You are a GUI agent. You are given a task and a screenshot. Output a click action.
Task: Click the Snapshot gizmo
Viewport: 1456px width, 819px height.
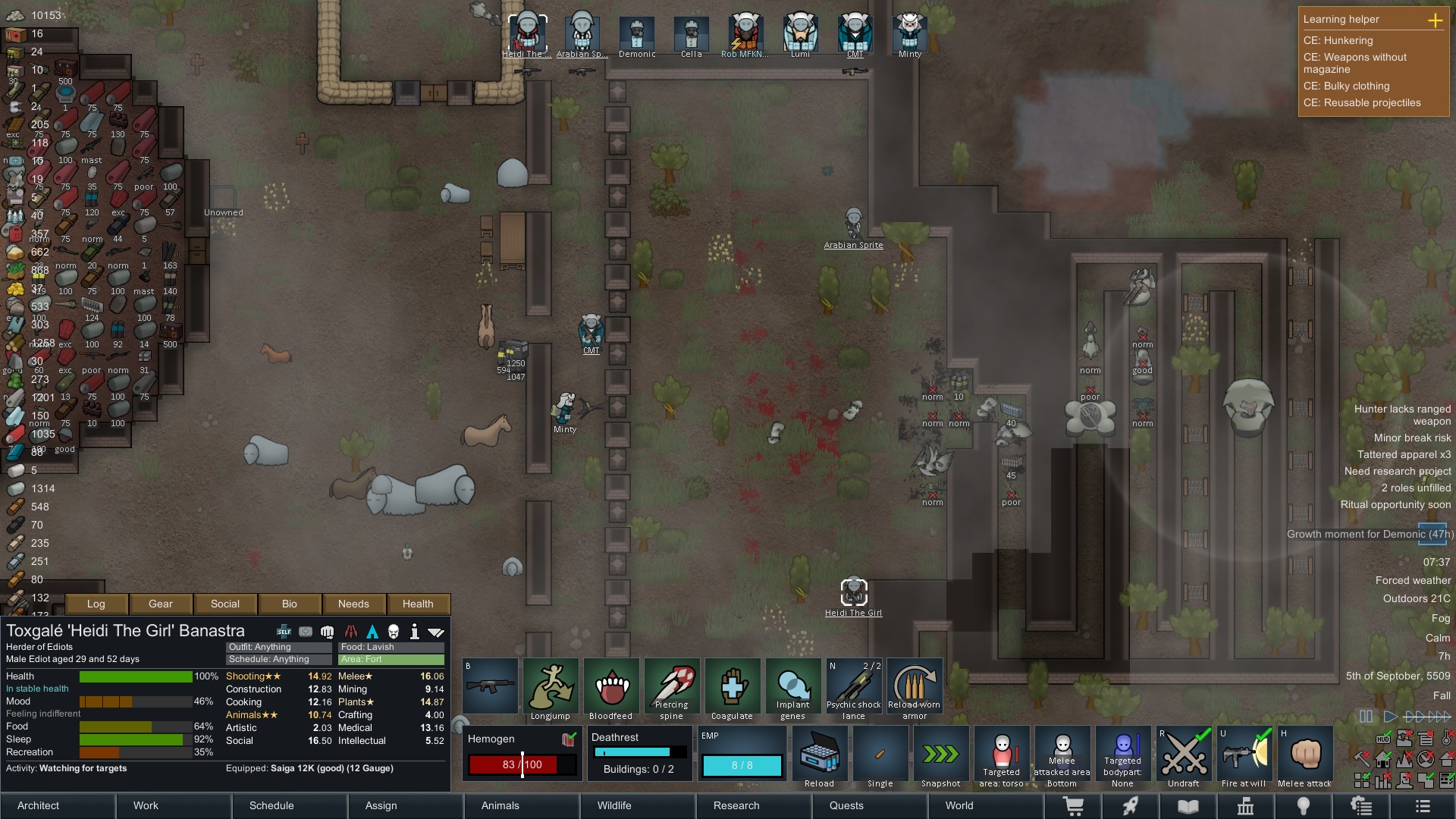click(x=940, y=755)
